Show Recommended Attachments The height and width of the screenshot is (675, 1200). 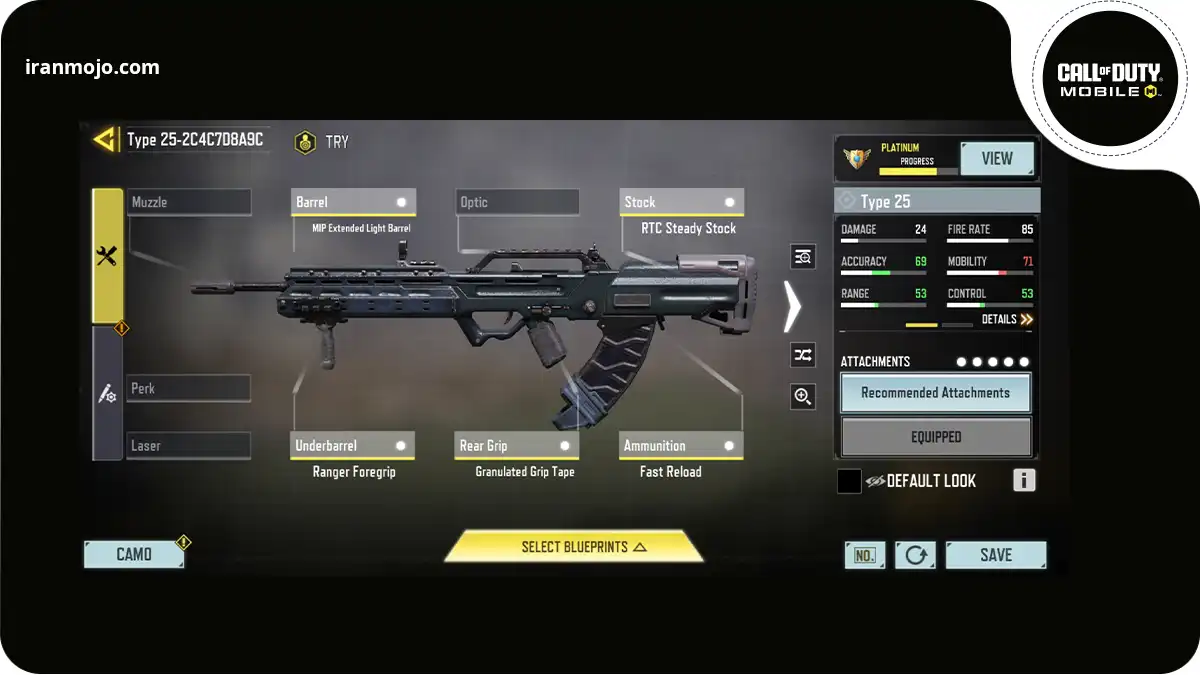click(x=935, y=393)
